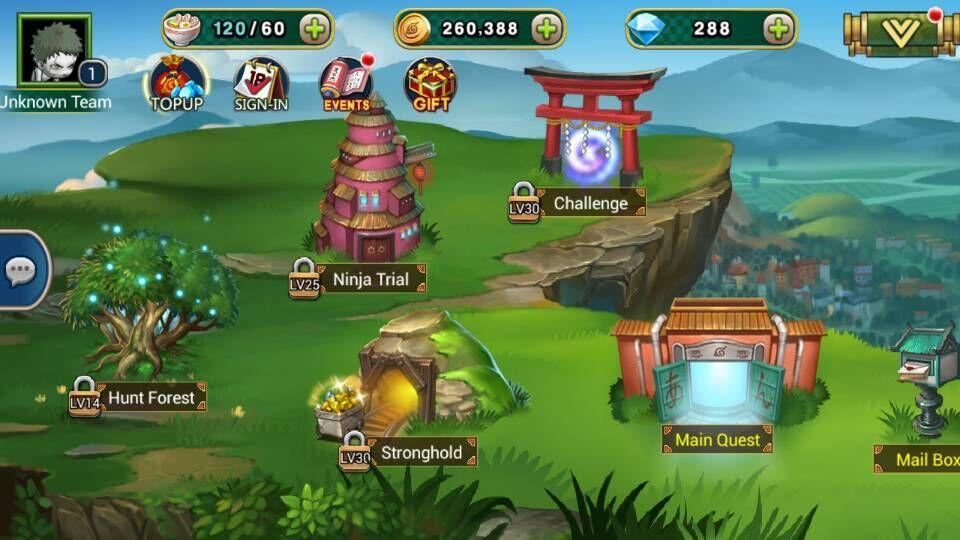The width and height of the screenshot is (960, 540).
Task: Expand the bamboo dropdown menu
Action: [x=901, y=33]
